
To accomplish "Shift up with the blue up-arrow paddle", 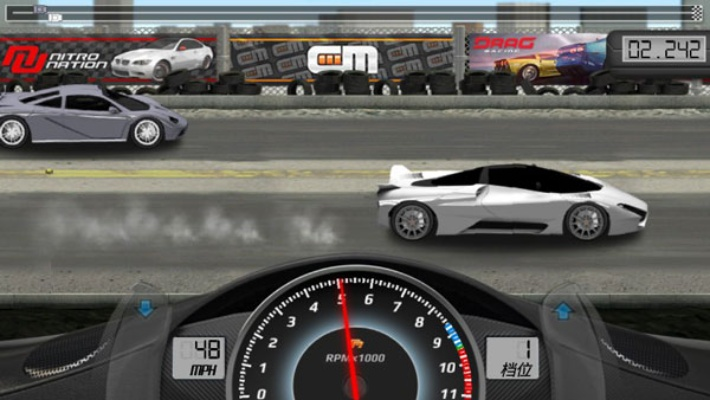I will 563,310.
